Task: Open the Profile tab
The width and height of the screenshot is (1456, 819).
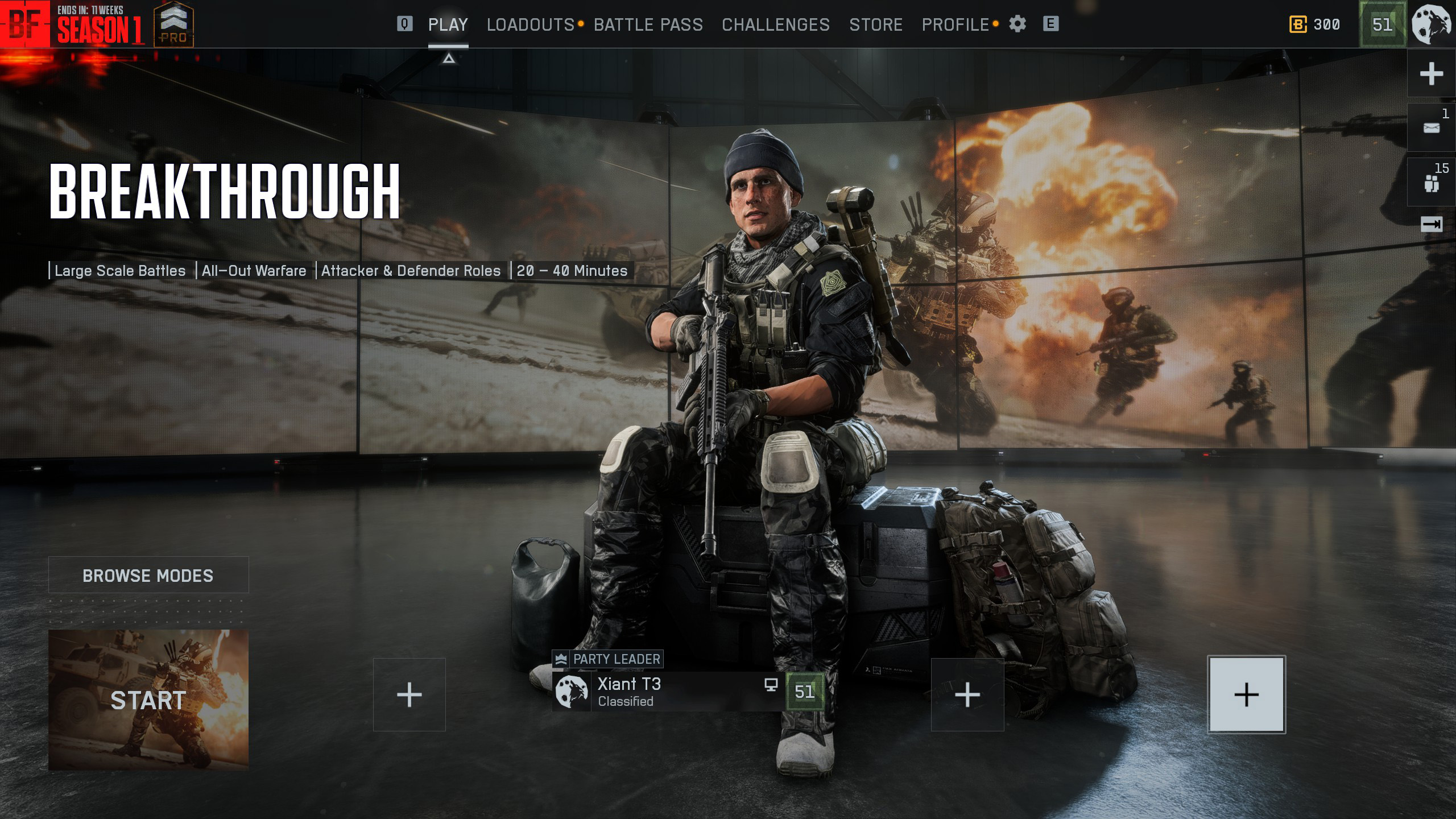Action: pos(955,25)
